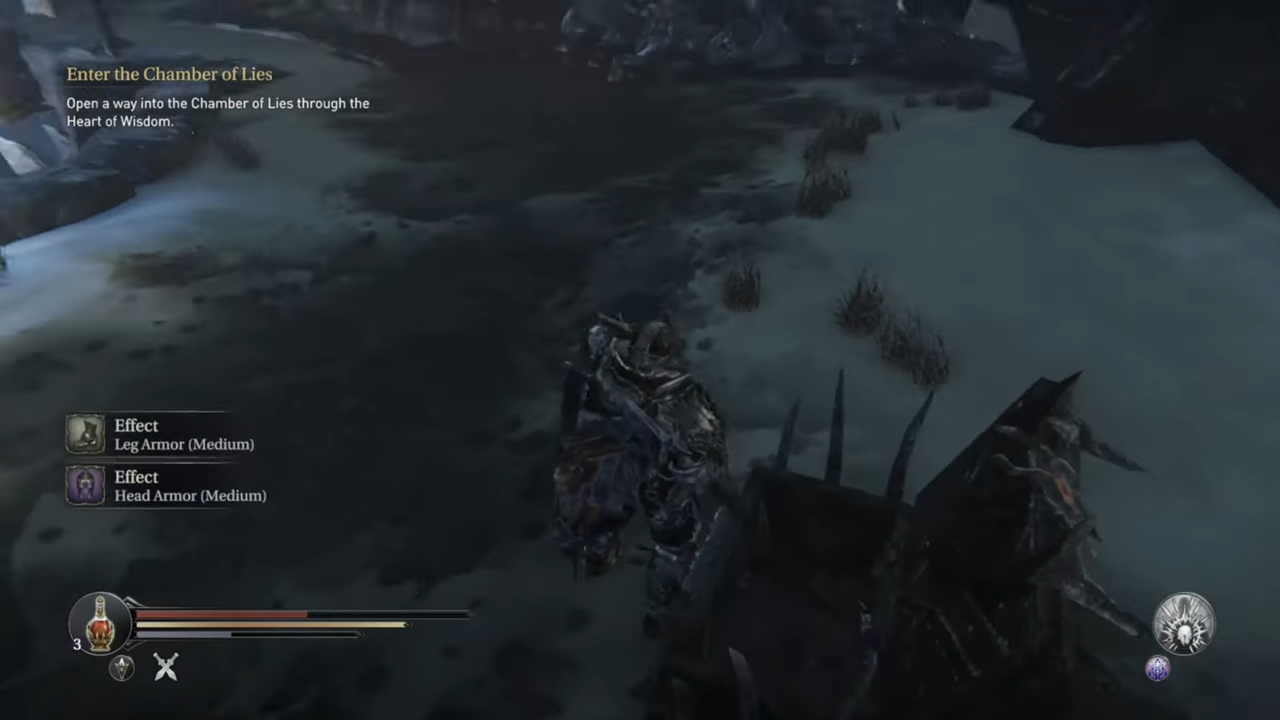Collapse the quest description text
This screenshot has height=720, width=1280.
coord(218,112)
